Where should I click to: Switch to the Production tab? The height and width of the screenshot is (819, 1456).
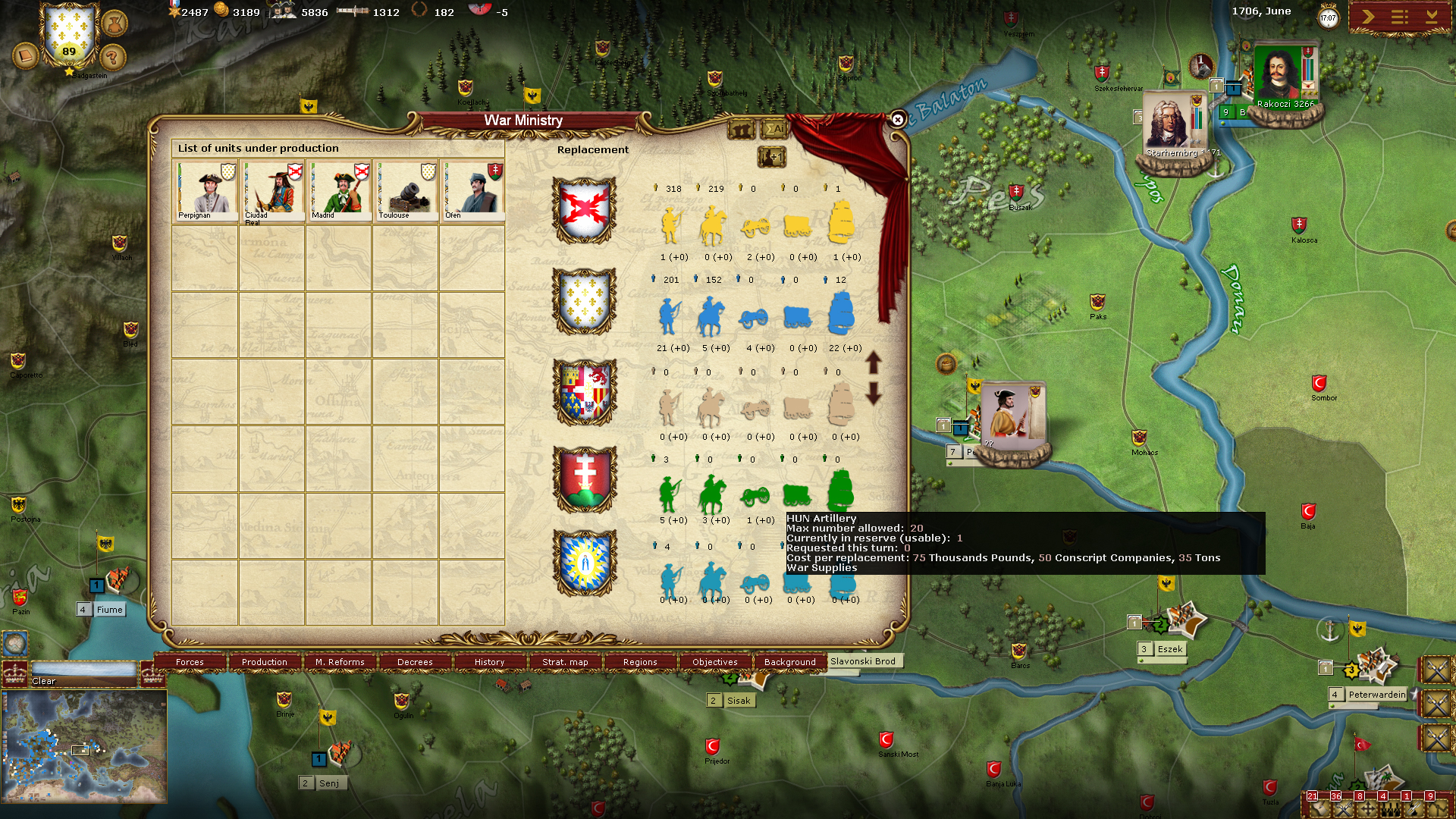(263, 662)
